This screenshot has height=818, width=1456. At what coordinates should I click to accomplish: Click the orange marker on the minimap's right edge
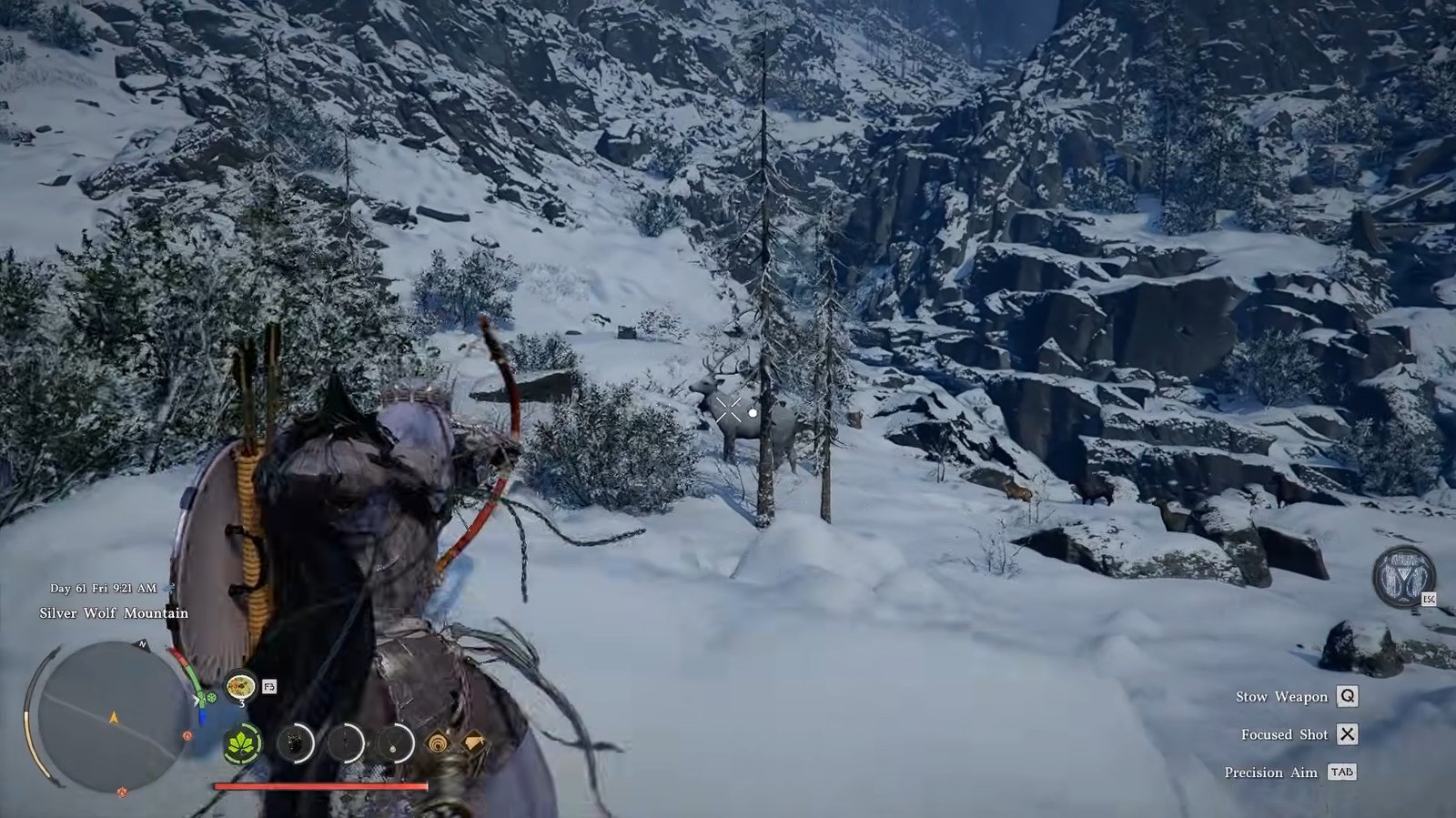pos(187,735)
